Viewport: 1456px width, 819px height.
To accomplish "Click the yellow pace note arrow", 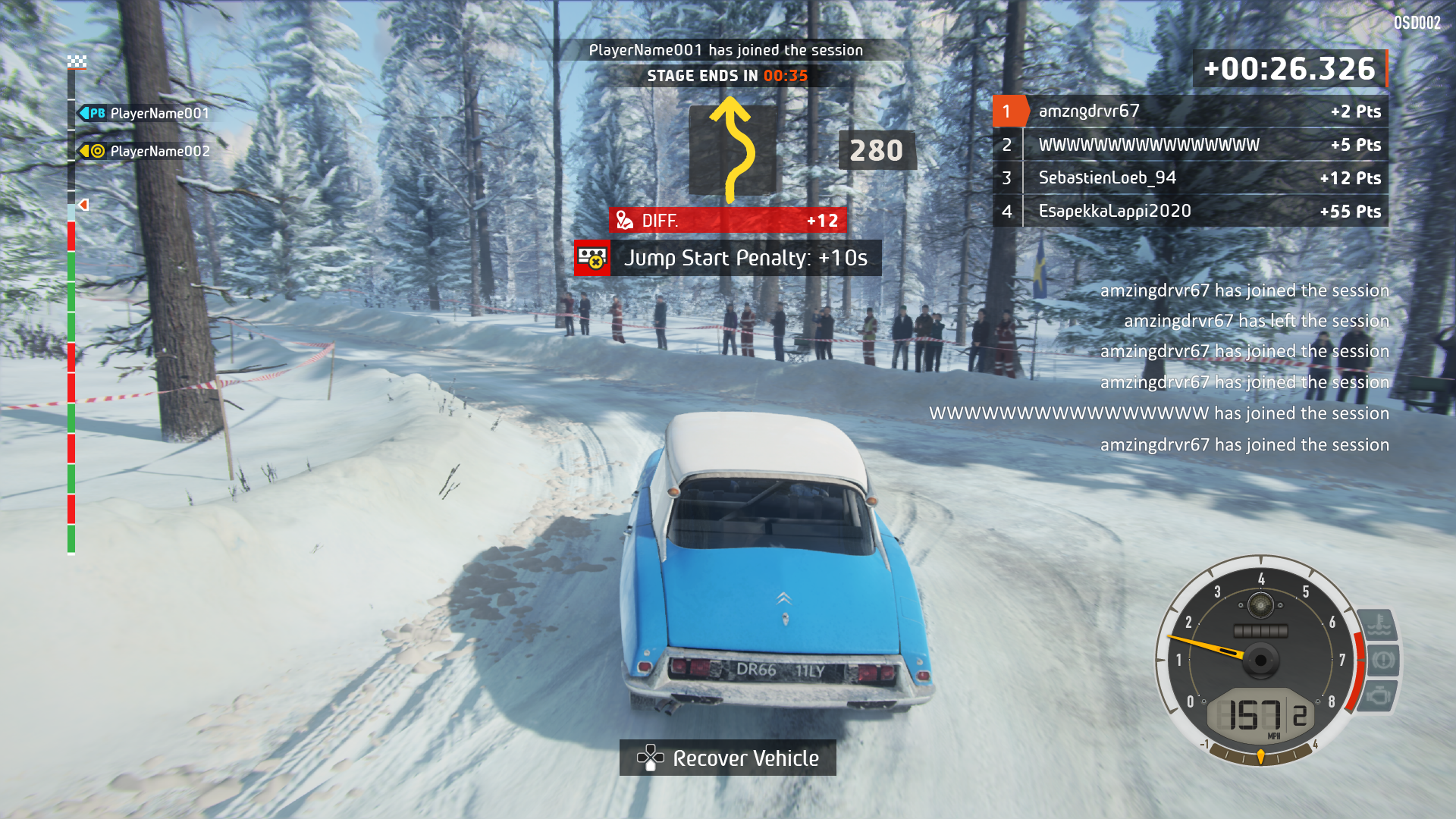I will pyautogui.click(x=732, y=152).
